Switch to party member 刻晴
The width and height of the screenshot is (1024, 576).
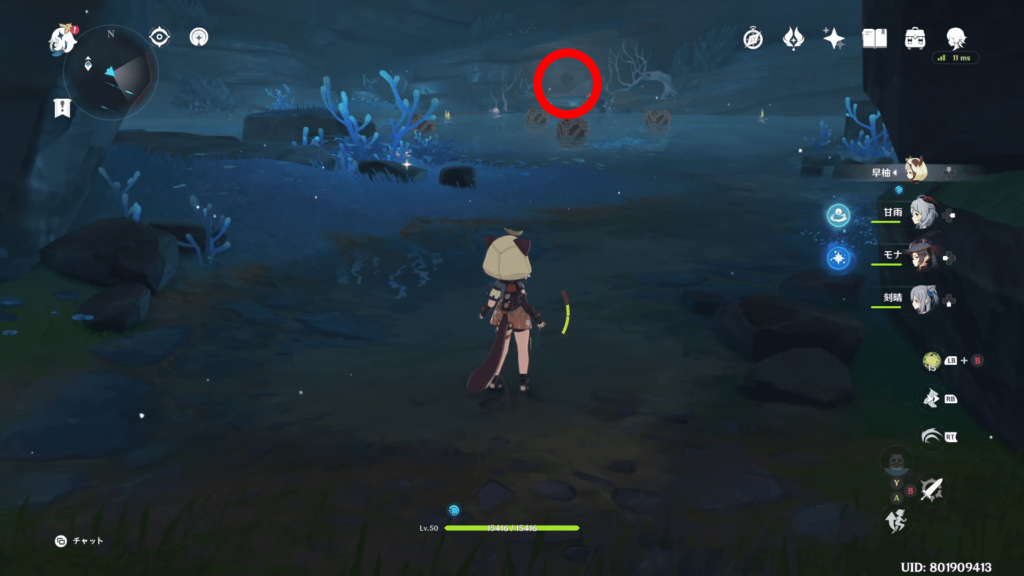920,299
